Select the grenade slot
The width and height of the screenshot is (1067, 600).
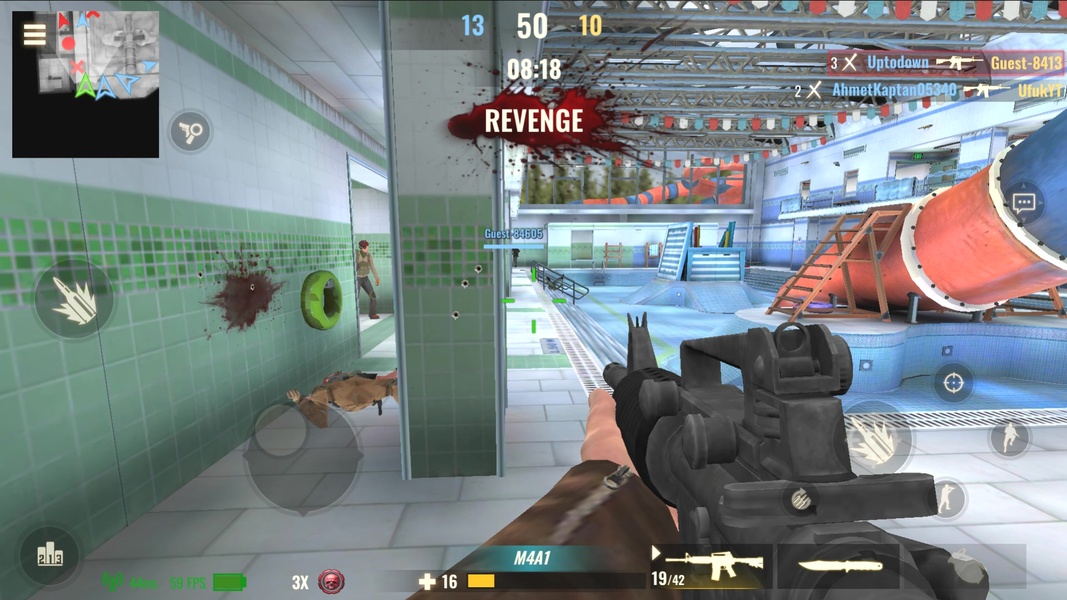tap(968, 567)
